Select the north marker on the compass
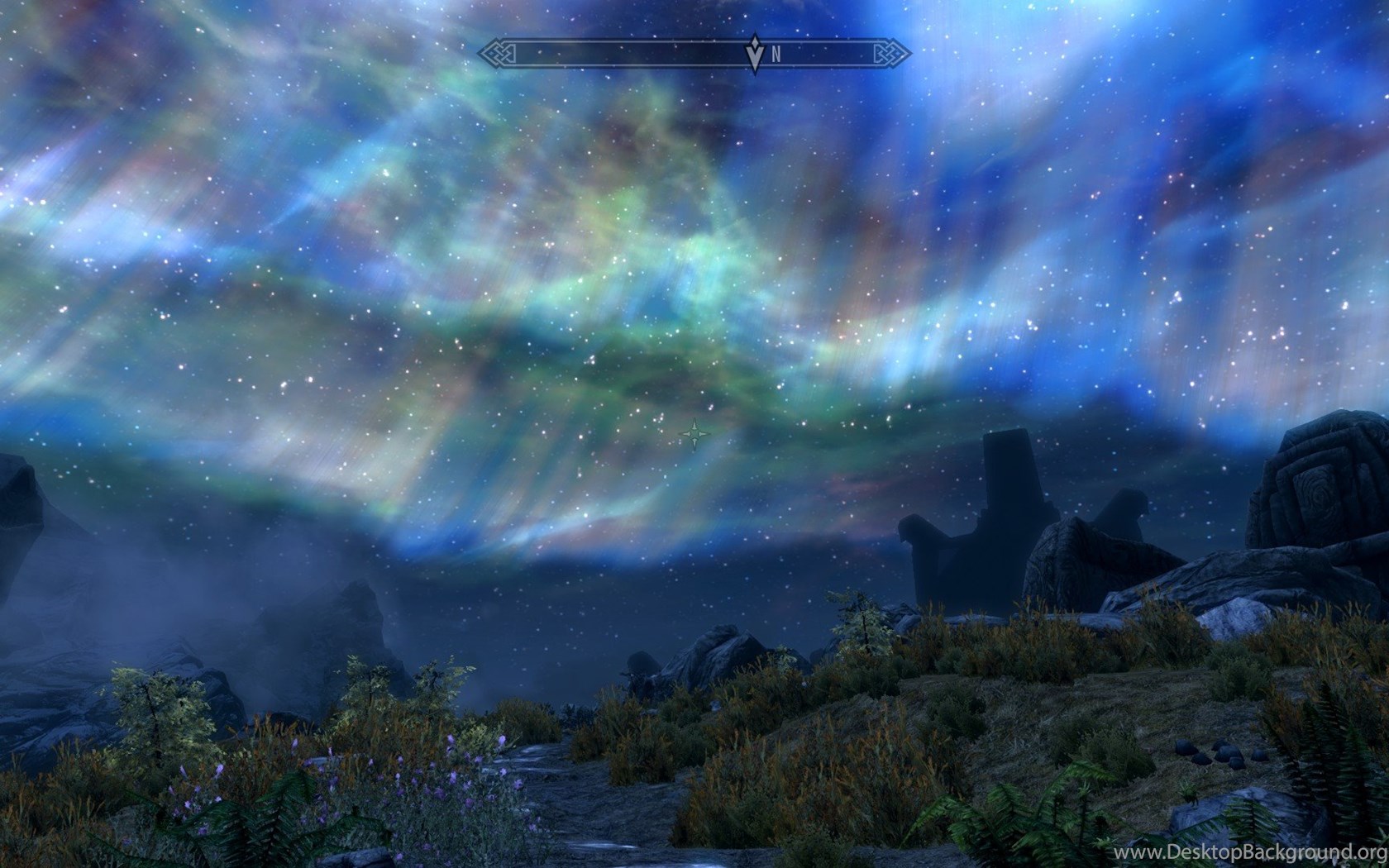 (776, 55)
